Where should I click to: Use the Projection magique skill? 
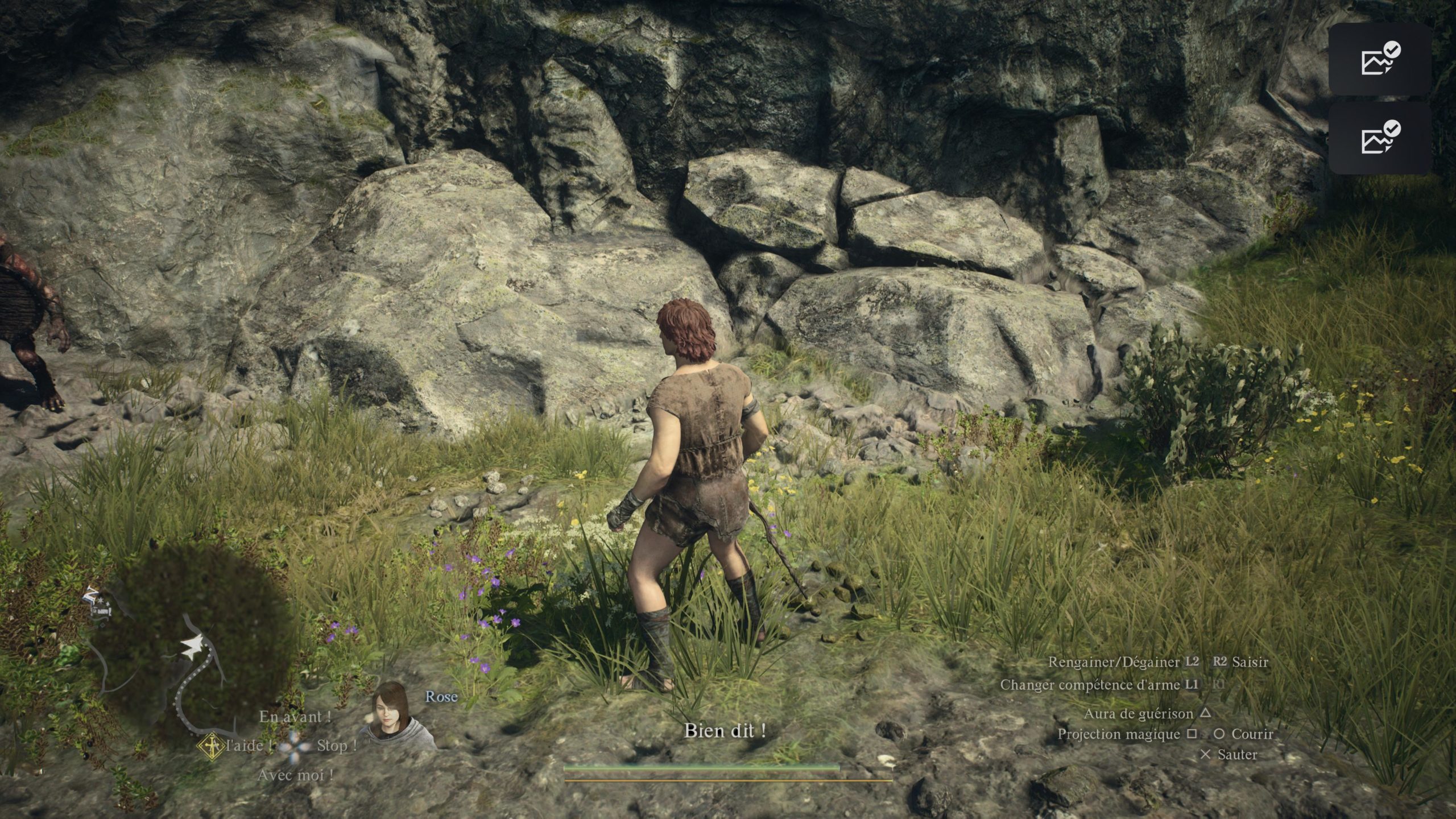[x=1118, y=734]
